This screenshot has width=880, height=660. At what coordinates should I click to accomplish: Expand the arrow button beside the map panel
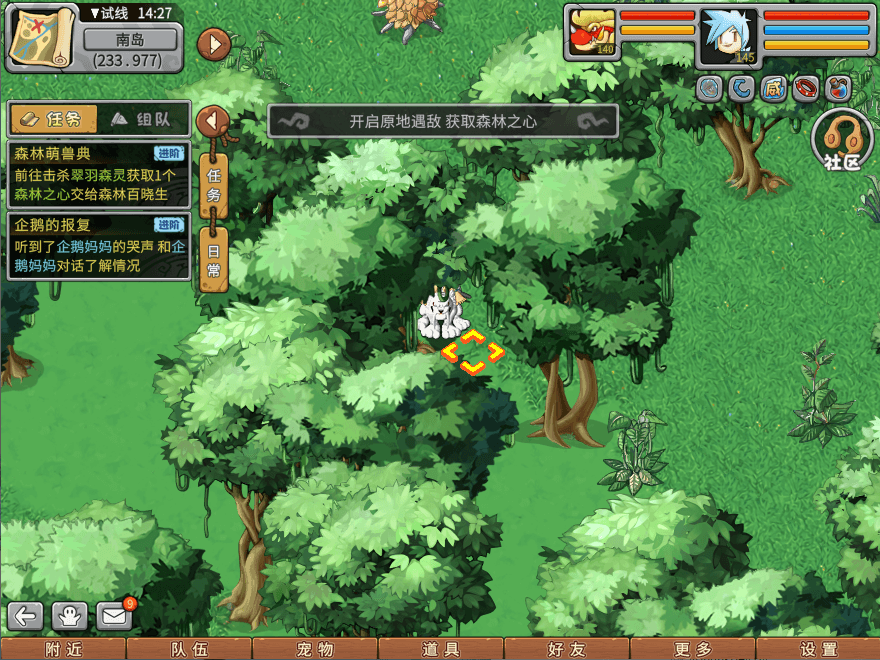(x=214, y=44)
